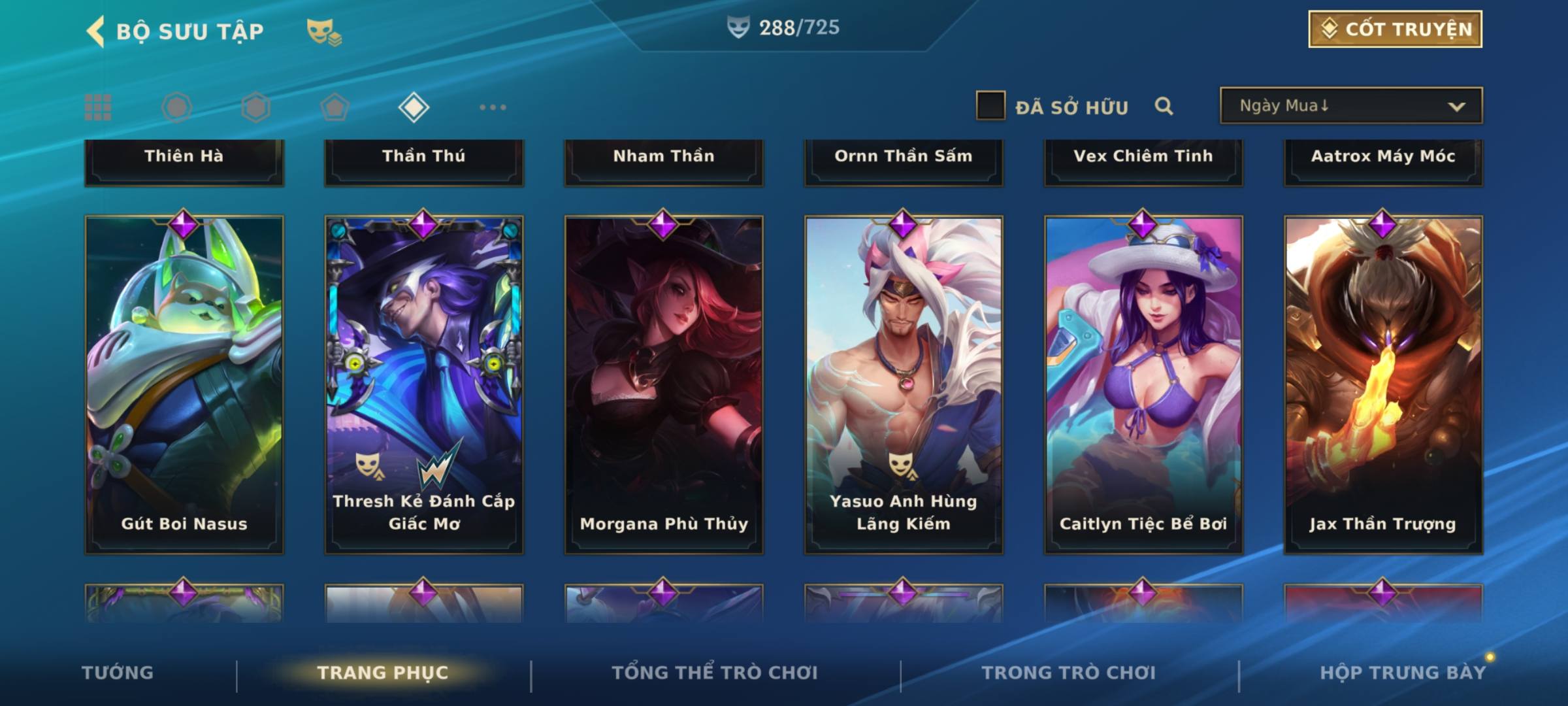Select the Gút Boi Nasus skin card
Image resolution: width=1568 pixels, height=706 pixels.
click(x=184, y=384)
